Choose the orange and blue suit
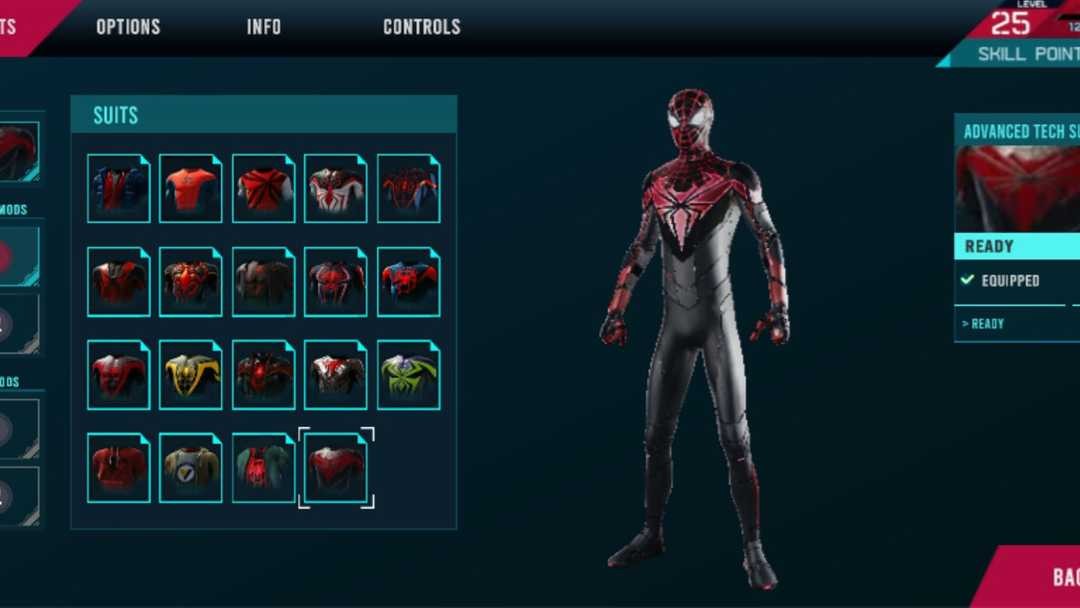 (191, 188)
